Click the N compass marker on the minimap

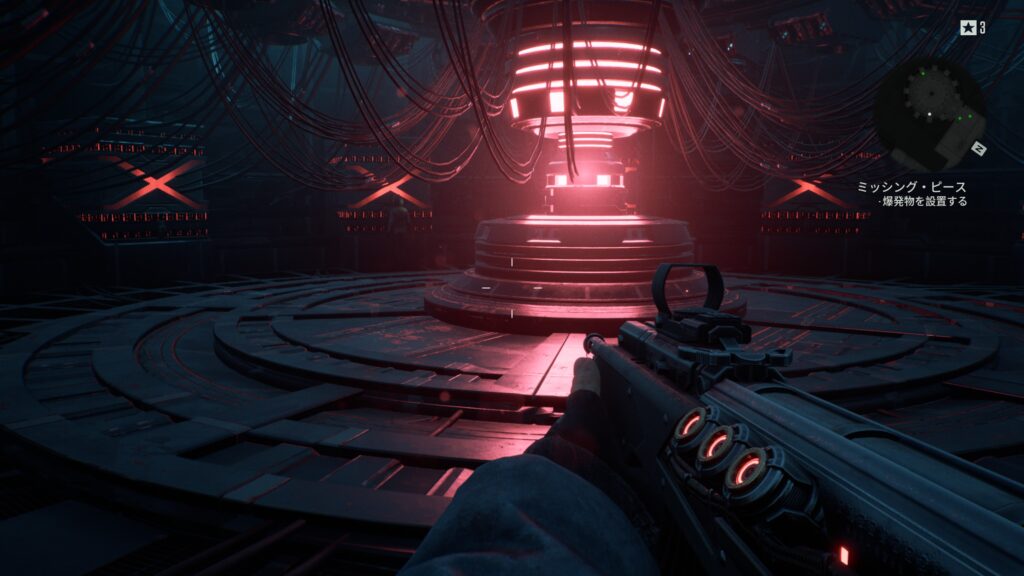[979, 149]
